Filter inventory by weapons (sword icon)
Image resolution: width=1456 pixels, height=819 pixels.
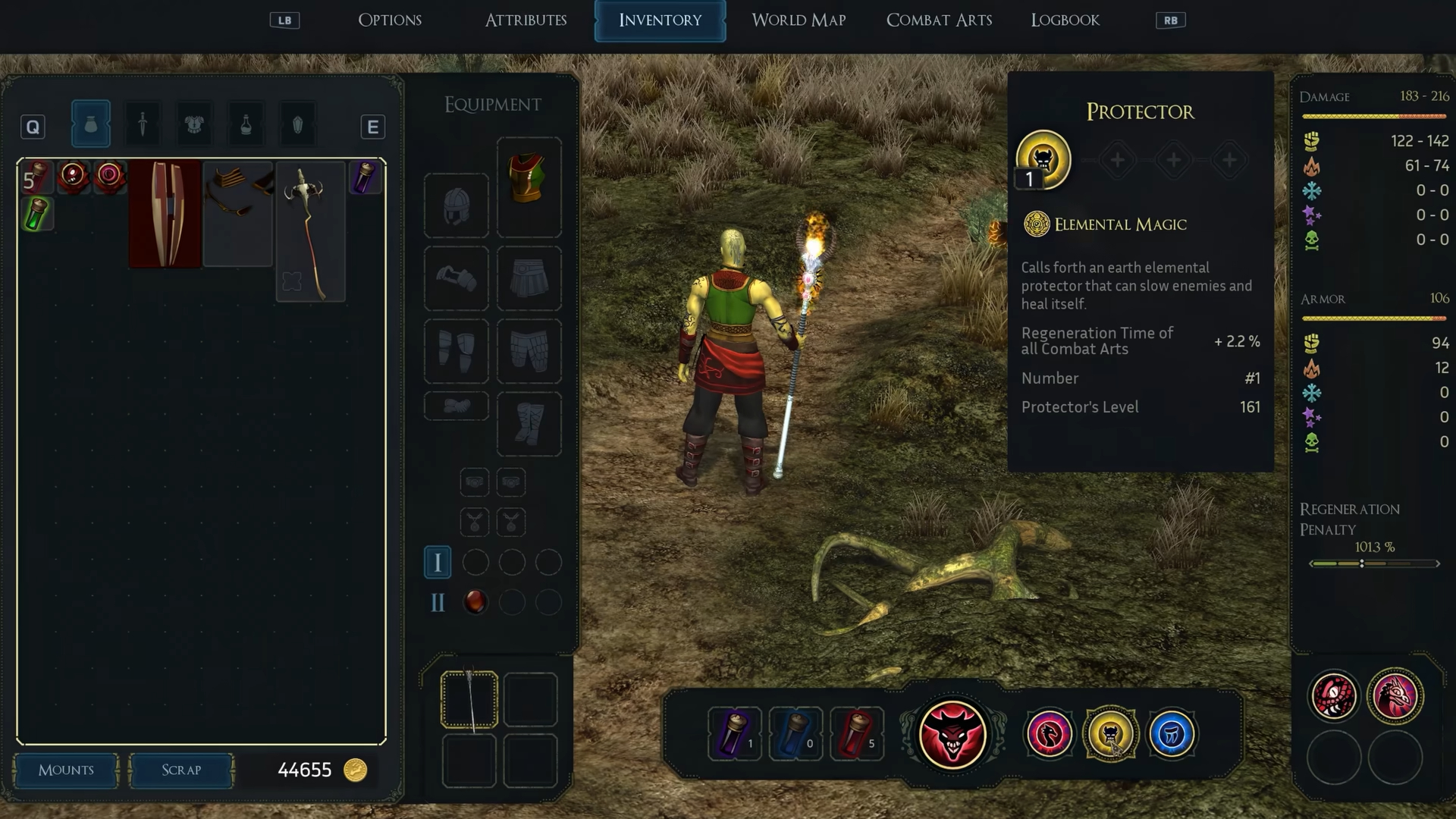(143, 124)
